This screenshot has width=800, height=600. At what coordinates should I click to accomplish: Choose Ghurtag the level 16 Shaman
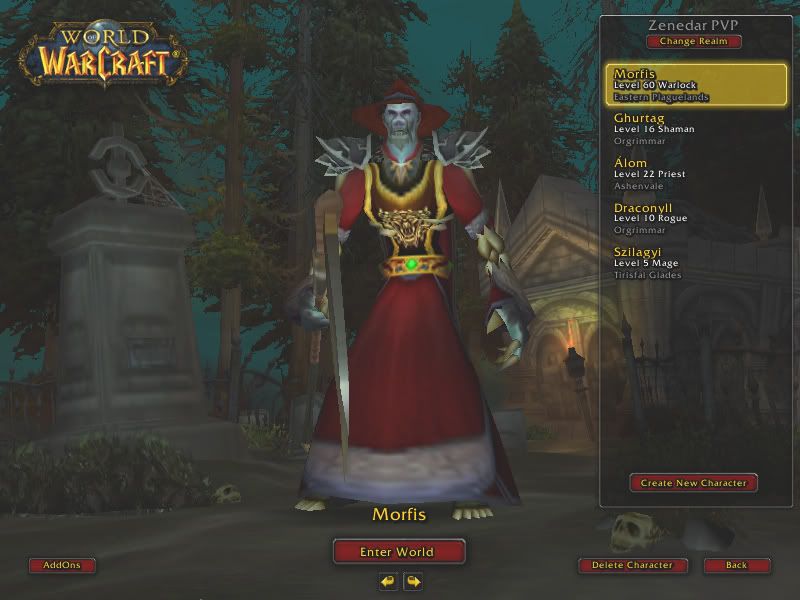click(696, 128)
